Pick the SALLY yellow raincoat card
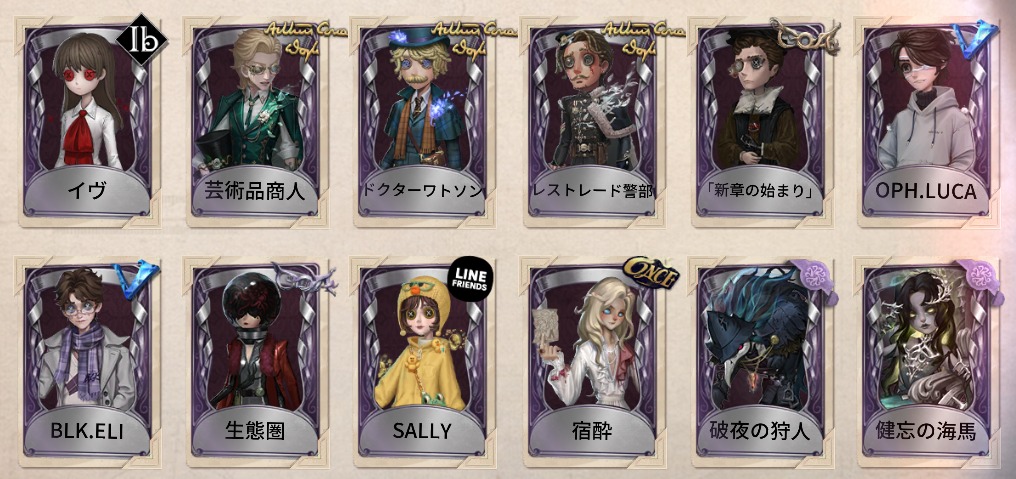This screenshot has height=479, width=1016. [x=423, y=357]
